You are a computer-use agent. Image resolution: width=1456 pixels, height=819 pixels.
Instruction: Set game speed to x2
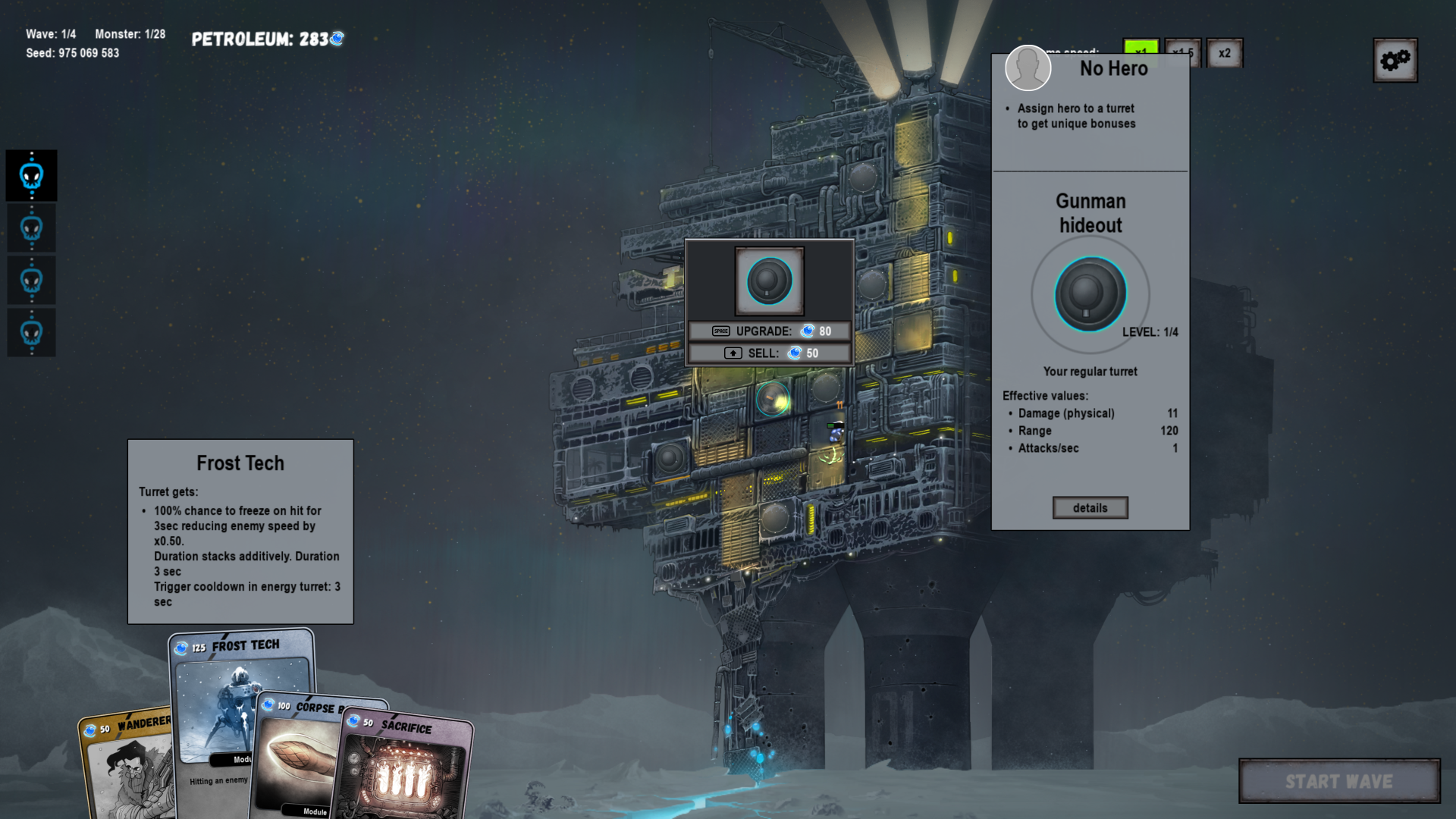(x=1224, y=53)
